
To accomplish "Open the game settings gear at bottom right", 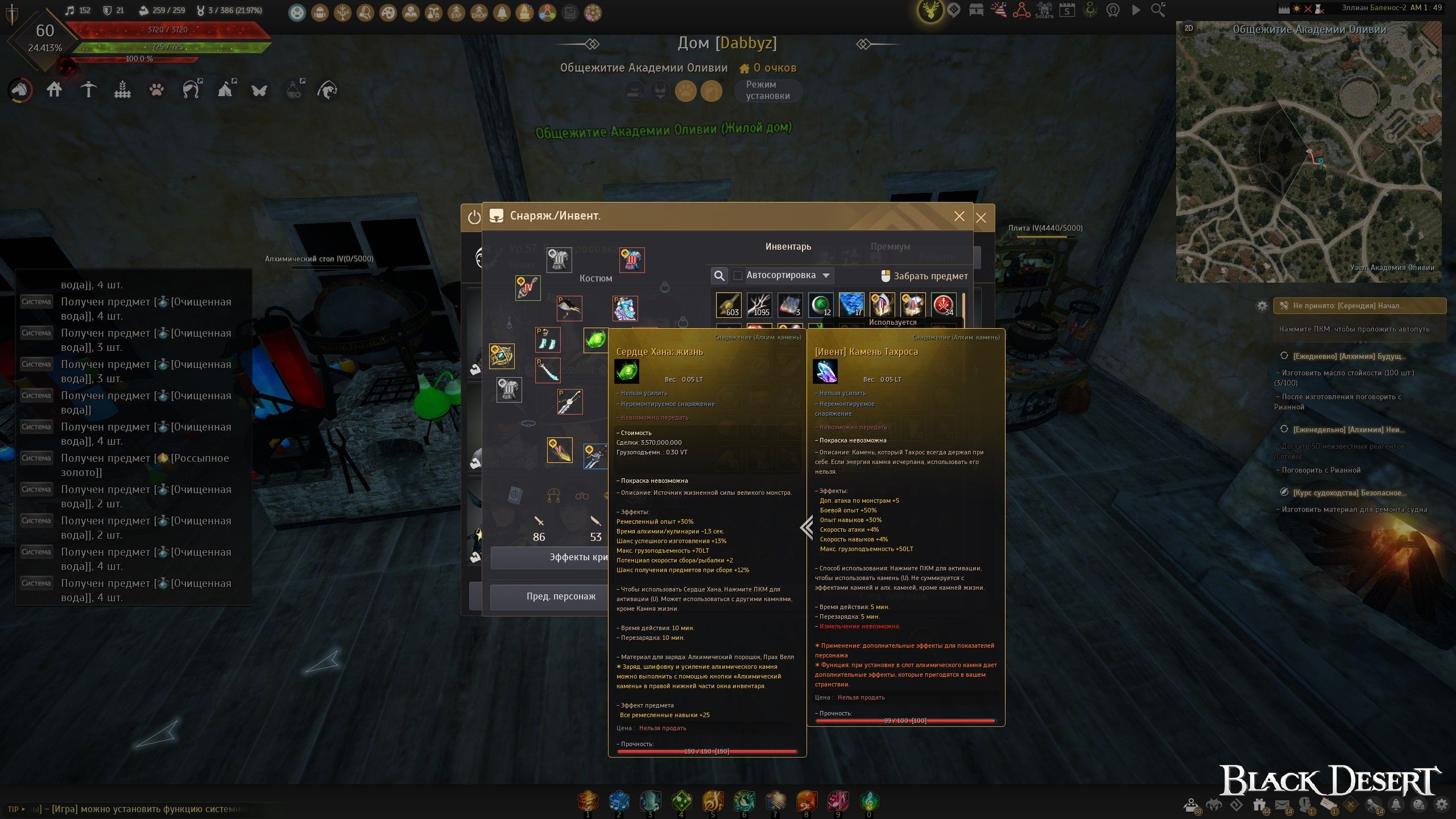I will (x=1441, y=804).
